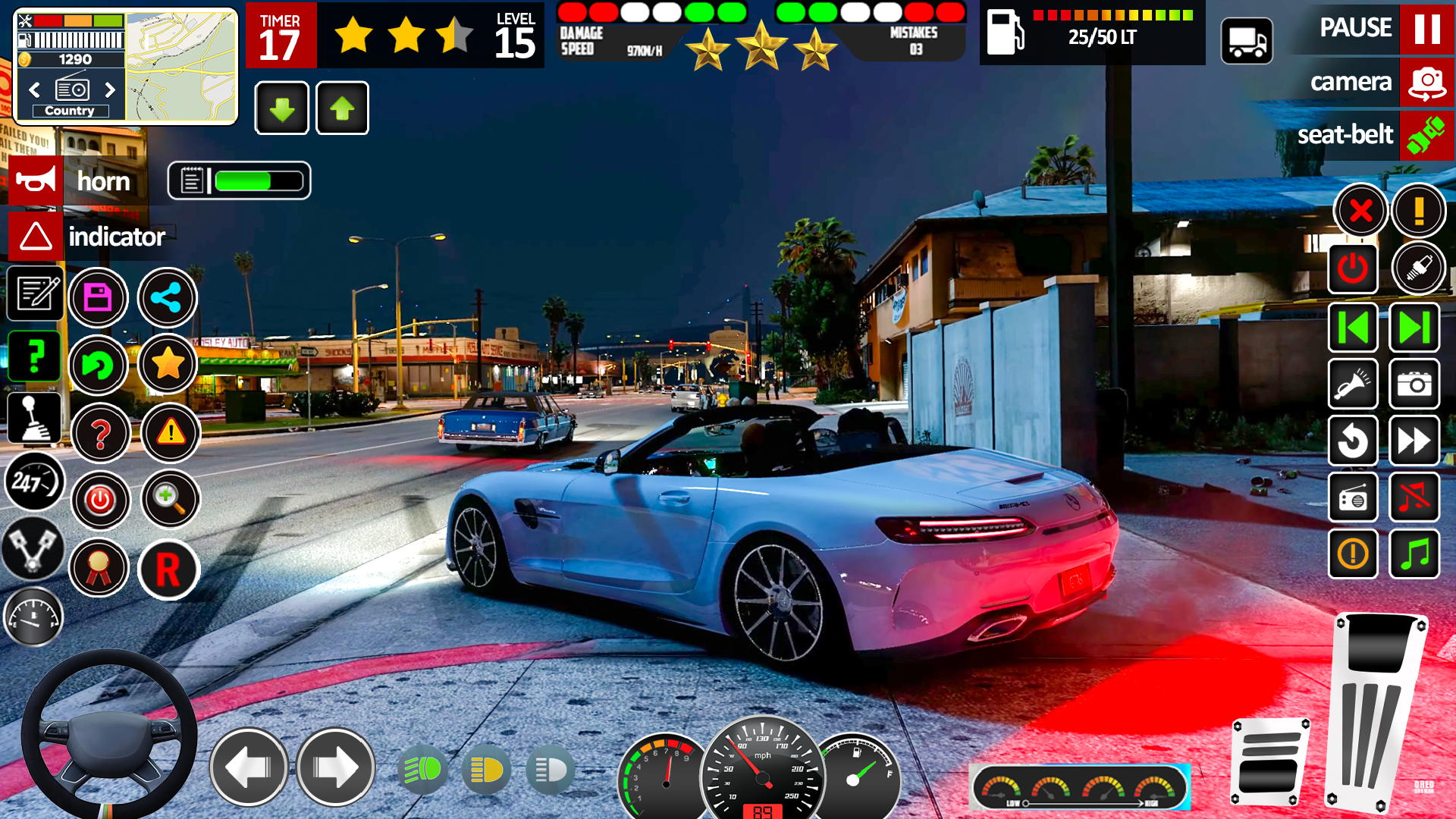
Task: Activate the hazard indicator button
Action: tap(36, 237)
